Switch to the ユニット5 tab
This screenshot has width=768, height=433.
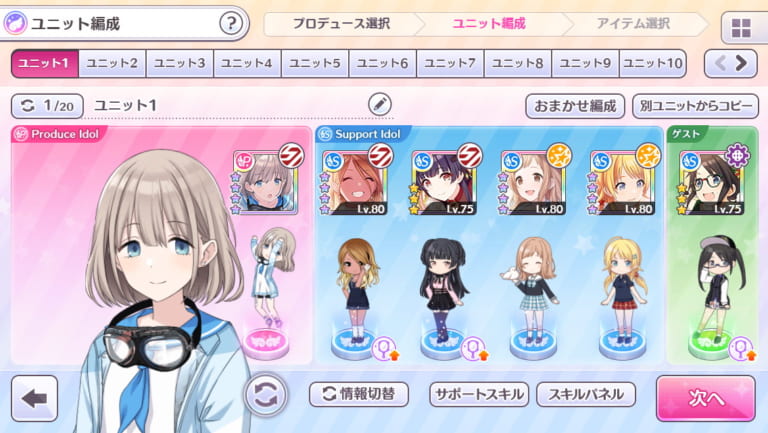315,64
